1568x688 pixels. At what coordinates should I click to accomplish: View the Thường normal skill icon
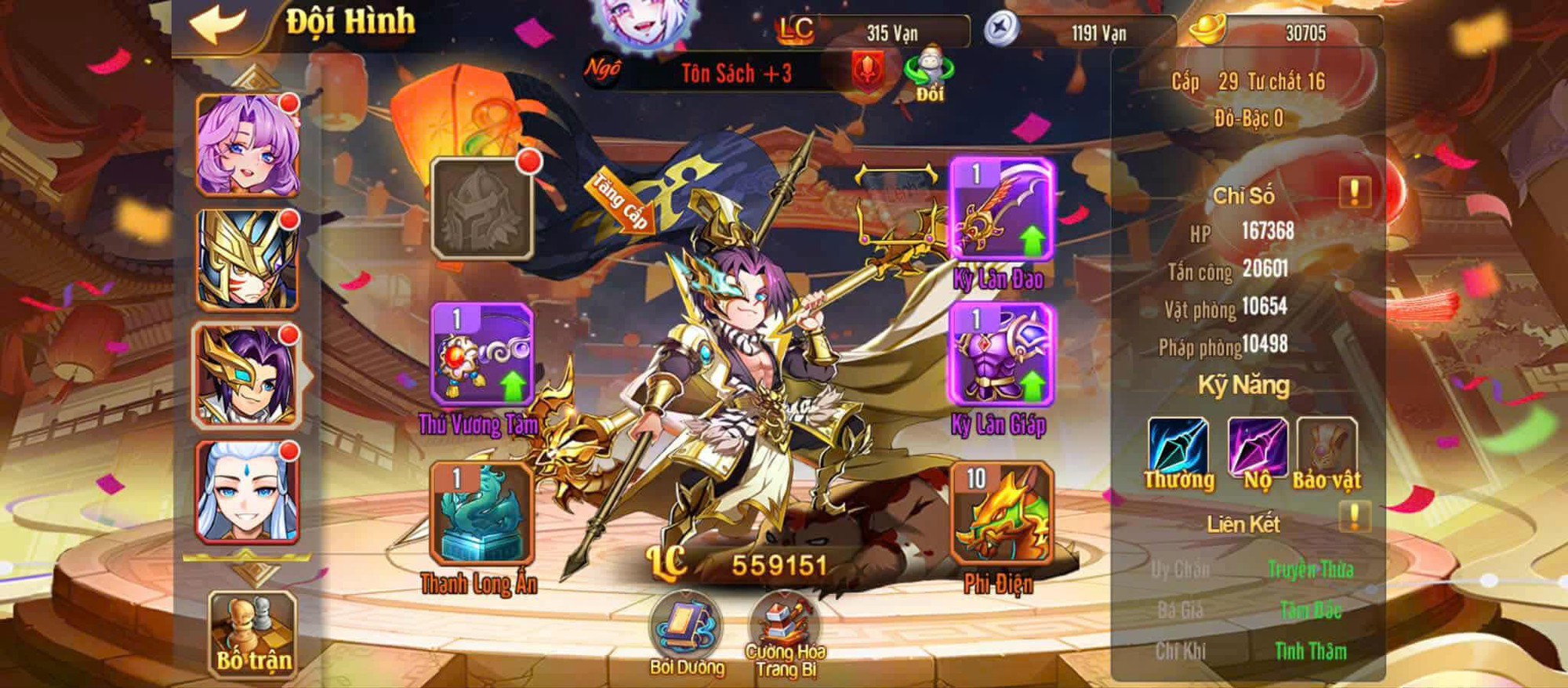click(x=1178, y=448)
